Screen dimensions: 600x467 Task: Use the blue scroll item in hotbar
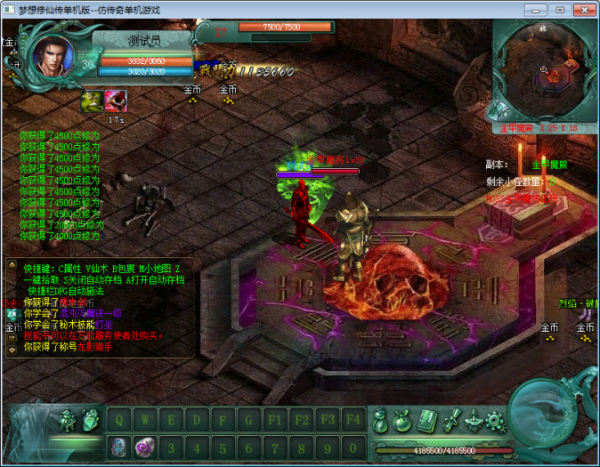click(118, 446)
